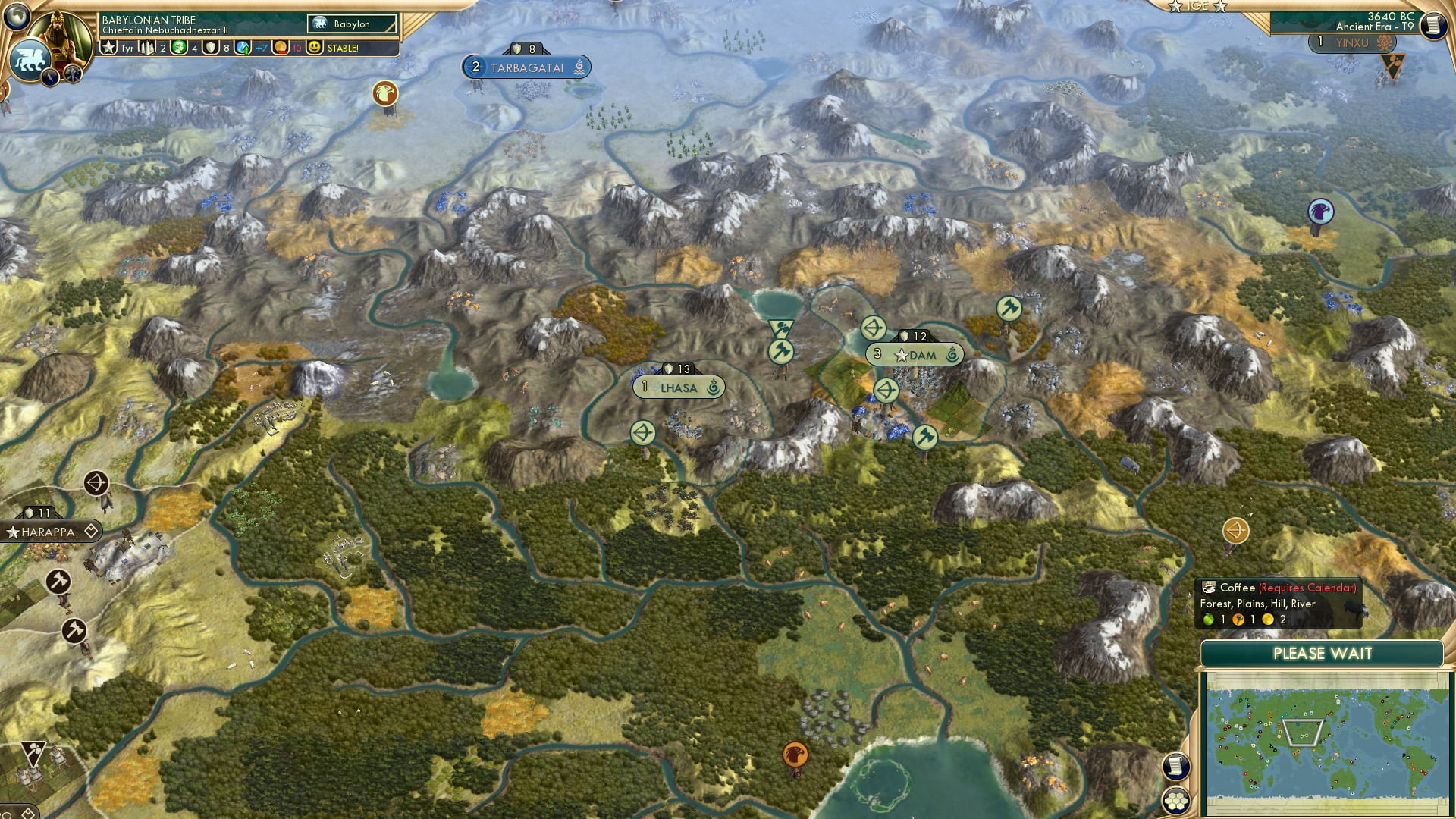This screenshot has width=1456, height=819.
Task: Select the Babylon lion emblem in the header
Action: (319, 23)
